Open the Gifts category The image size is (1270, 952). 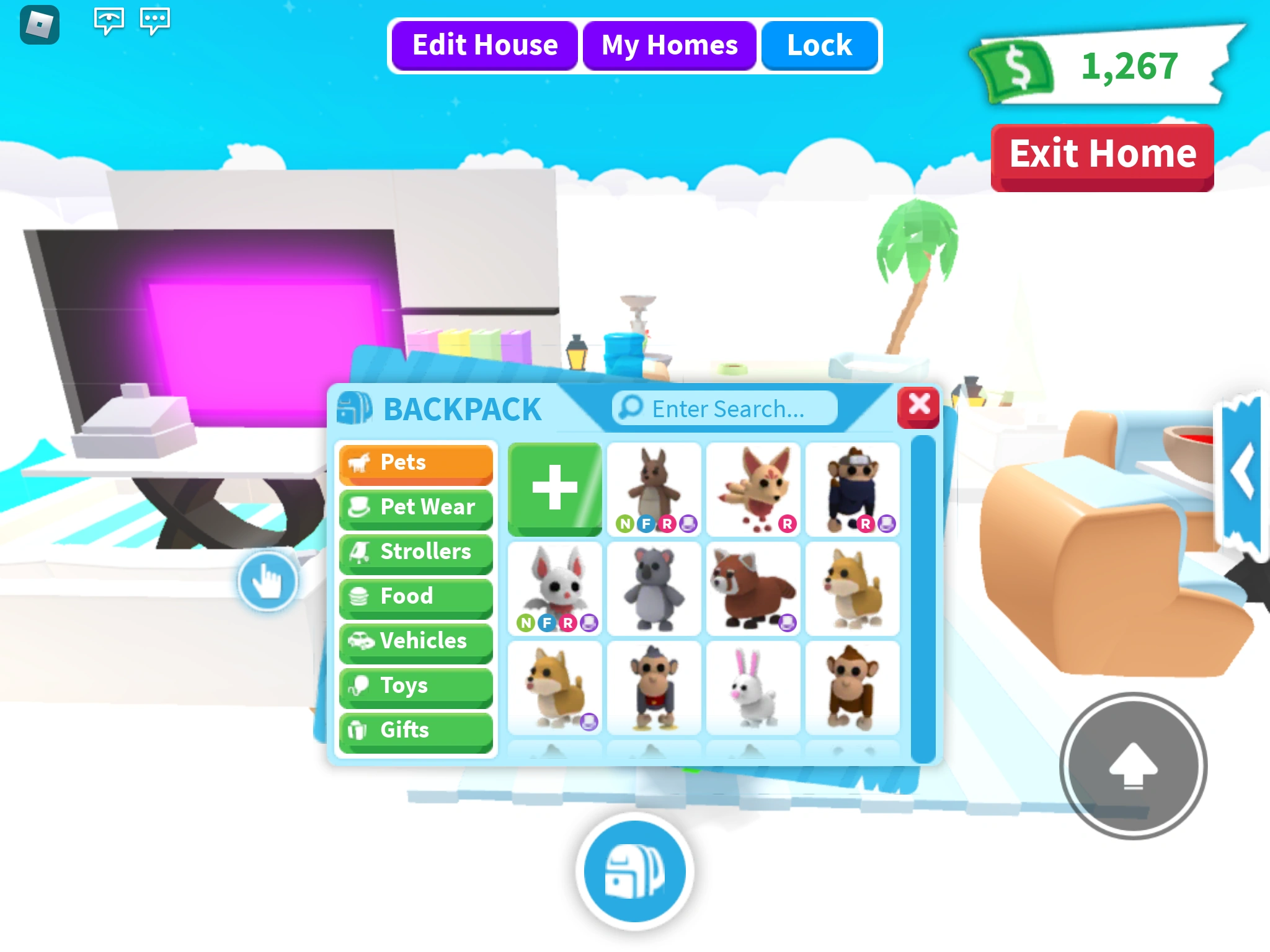coord(415,730)
